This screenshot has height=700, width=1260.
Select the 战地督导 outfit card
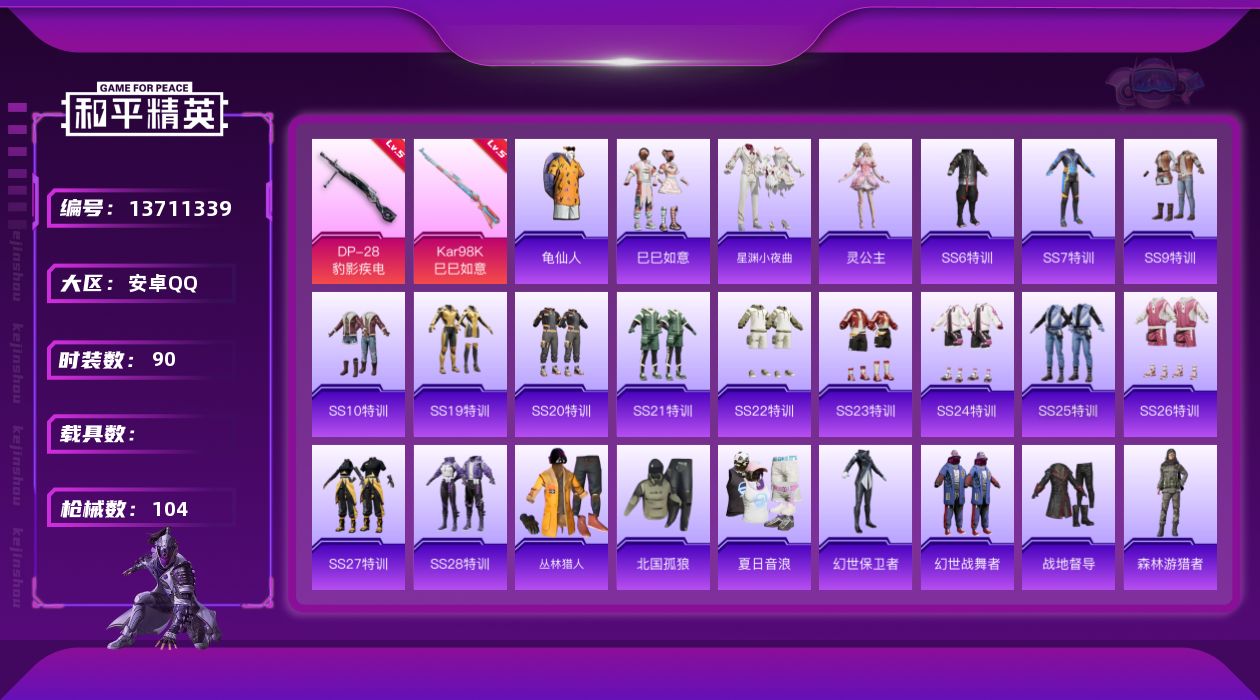[x=1068, y=517]
